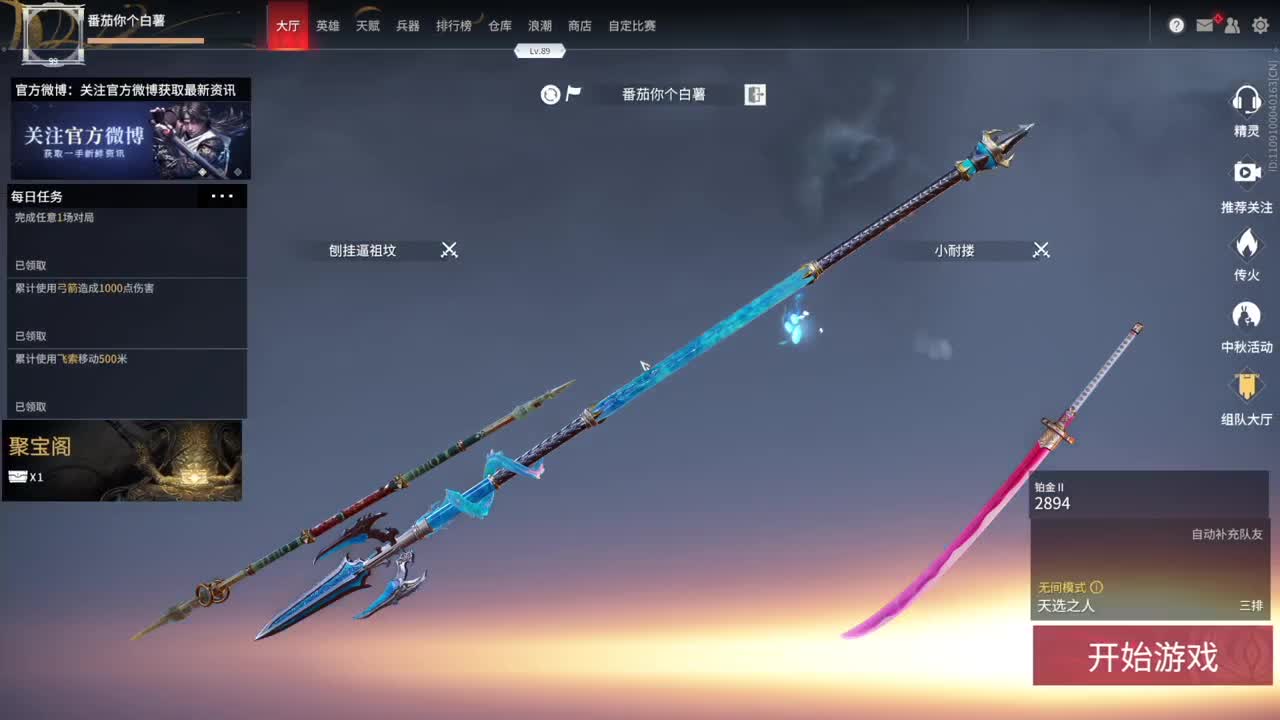This screenshot has height=720, width=1280.
Task: Open the 每日任务 panel options via ellipsis
Action: coord(222,196)
